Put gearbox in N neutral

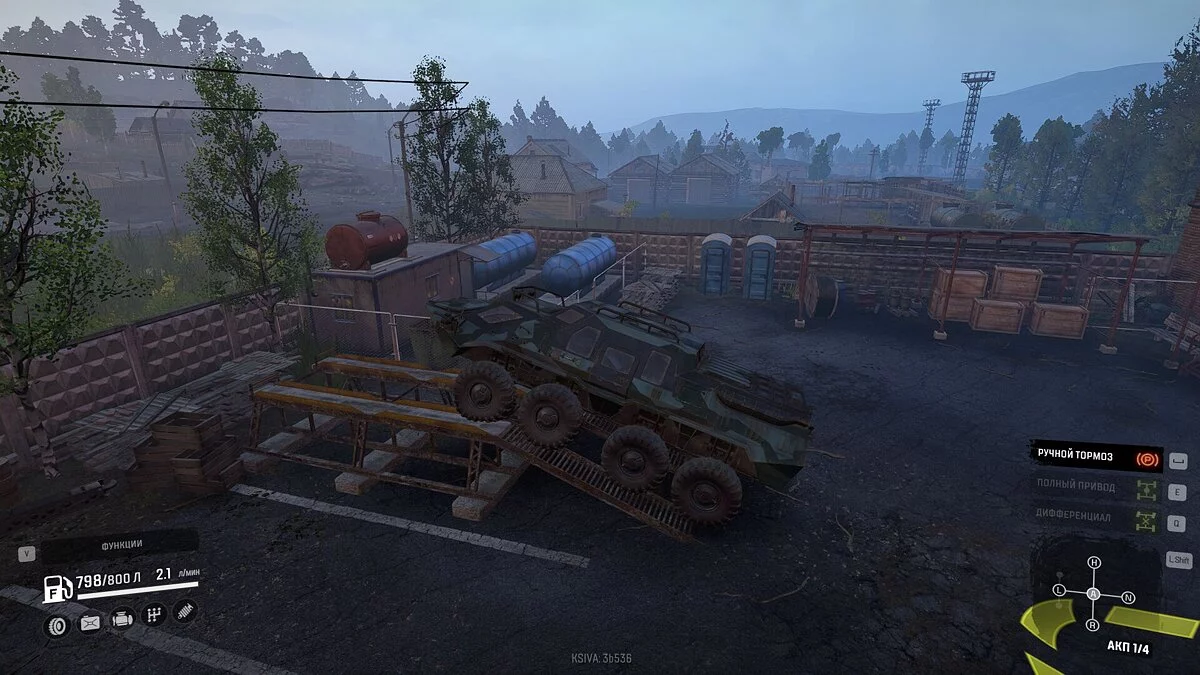point(1128,598)
